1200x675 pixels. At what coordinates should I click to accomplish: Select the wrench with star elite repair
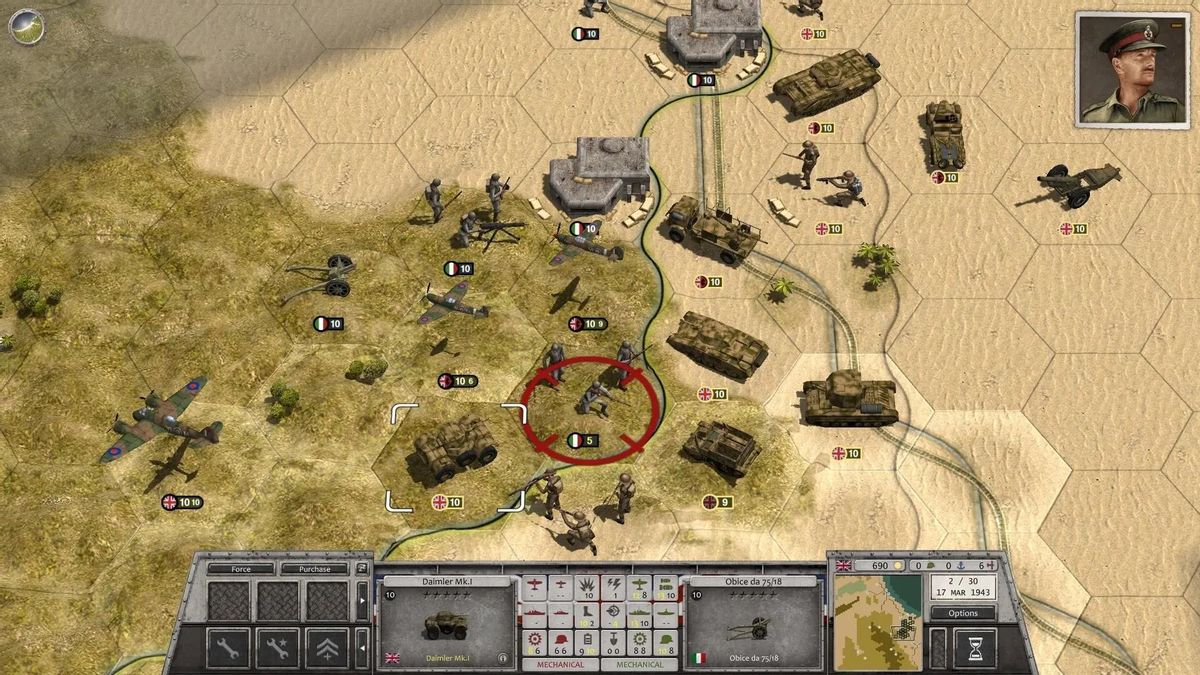click(x=277, y=647)
